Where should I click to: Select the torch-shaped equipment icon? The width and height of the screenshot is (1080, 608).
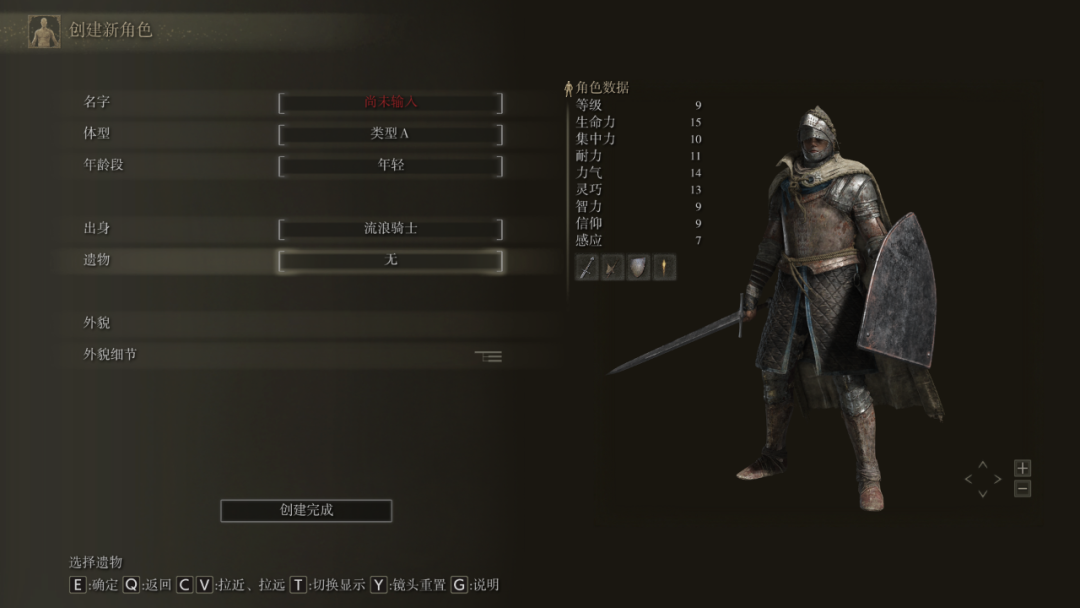pyautogui.click(x=664, y=267)
